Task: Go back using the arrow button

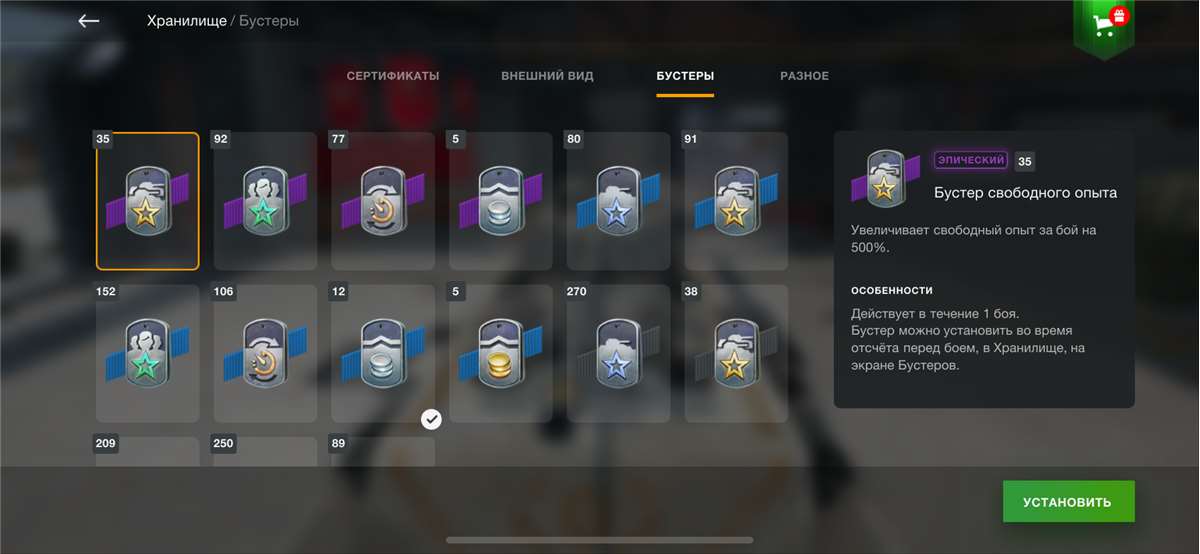Action: tap(89, 21)
